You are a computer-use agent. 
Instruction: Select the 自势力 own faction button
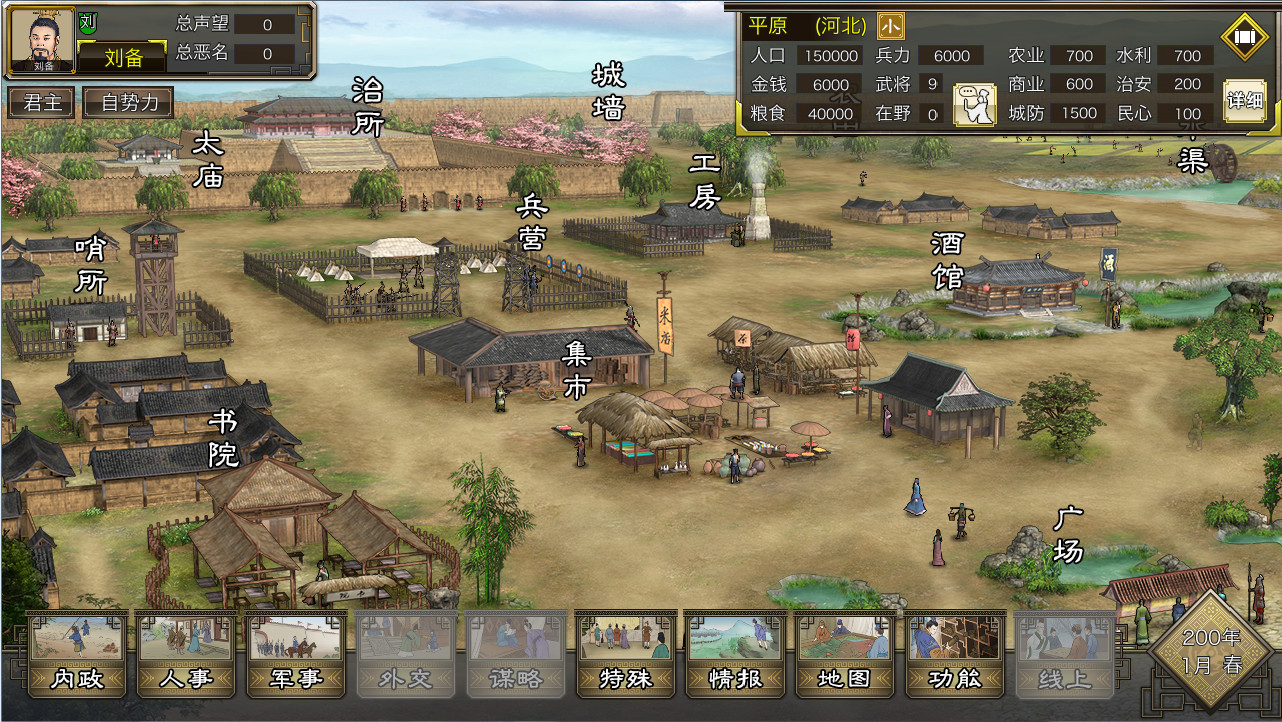129,102
